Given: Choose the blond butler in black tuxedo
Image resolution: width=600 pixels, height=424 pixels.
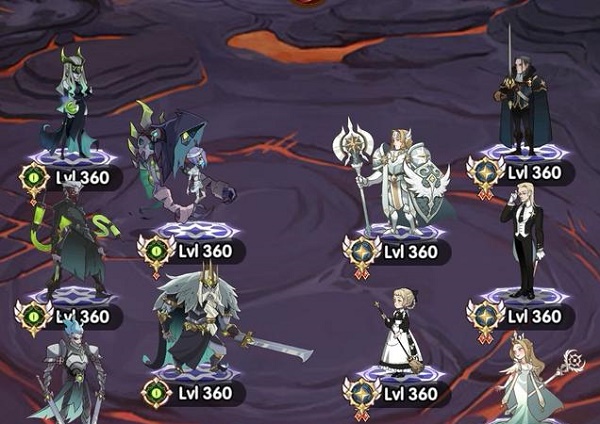Looking at the screenshot, I should tap(524, 240).
